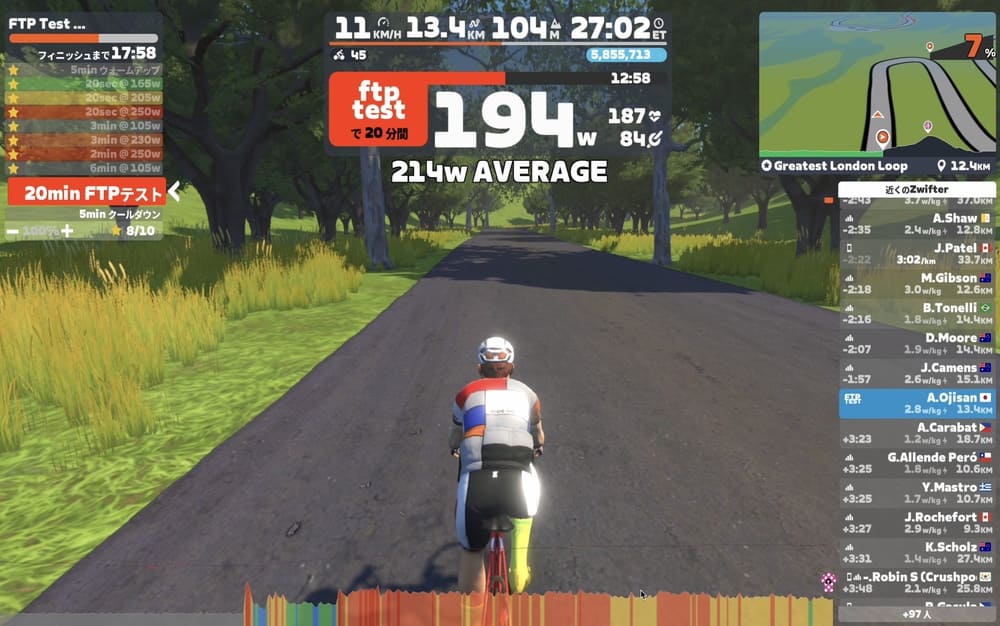The width and height of the screenshot is (1000, 626).
Task: Select the 20min FTP test workout block
Action: pos(84,193)
